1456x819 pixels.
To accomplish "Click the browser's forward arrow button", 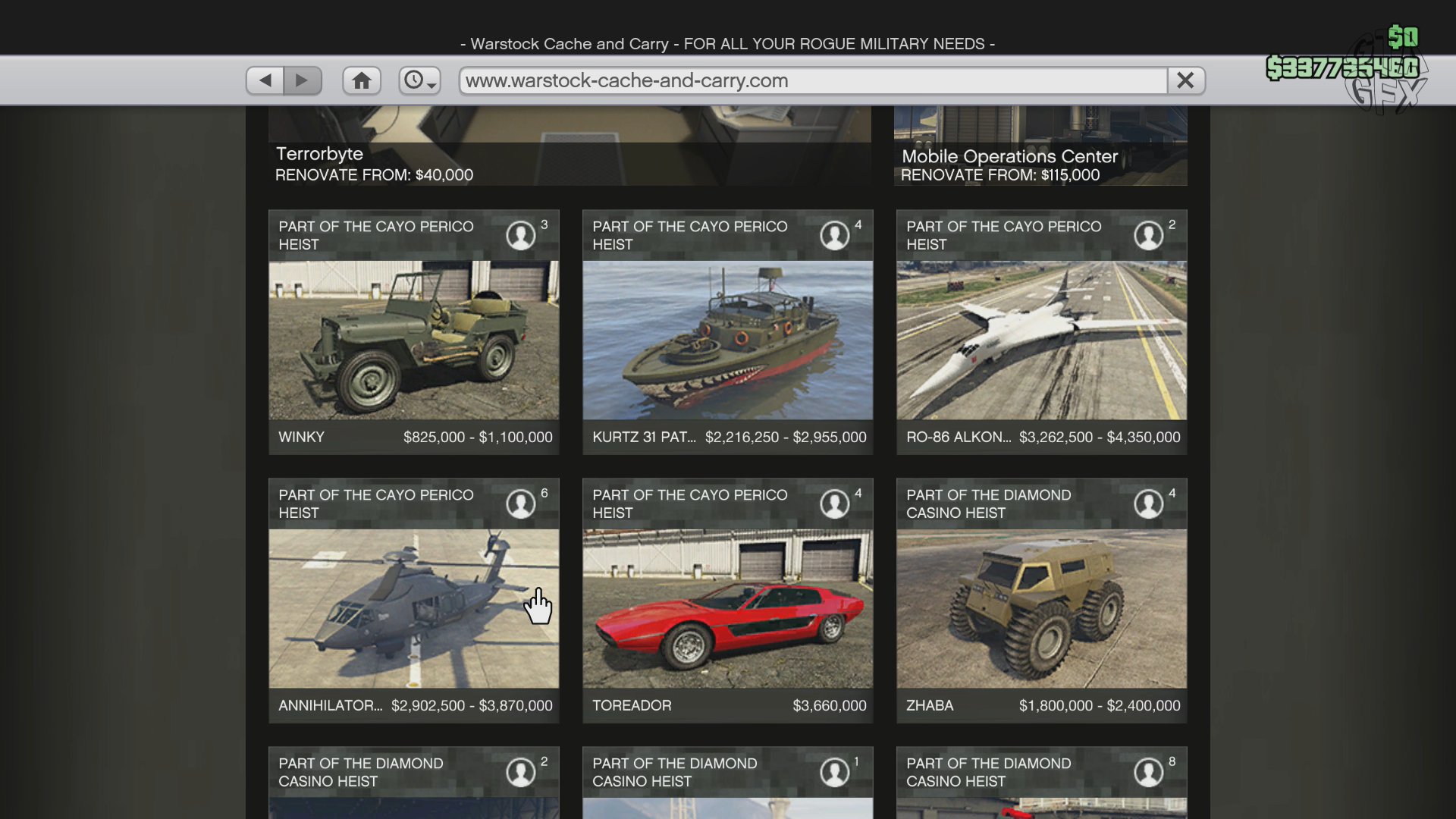I will [303, 80].
